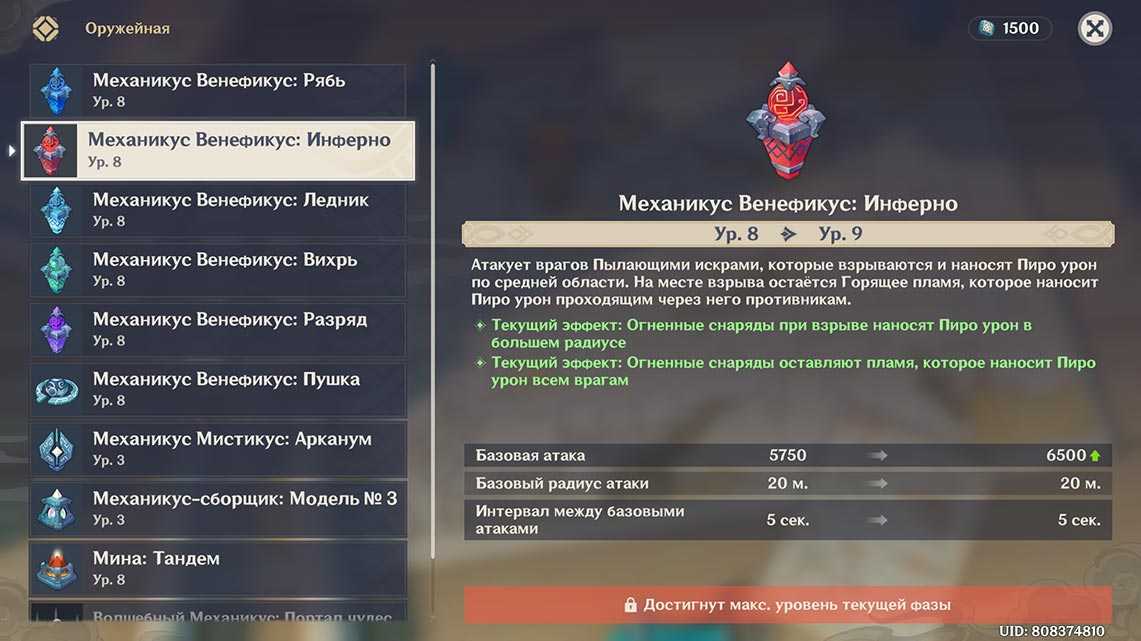
Task: Choose Механикус Мистикус: Арканум
Action: [218, 449]
